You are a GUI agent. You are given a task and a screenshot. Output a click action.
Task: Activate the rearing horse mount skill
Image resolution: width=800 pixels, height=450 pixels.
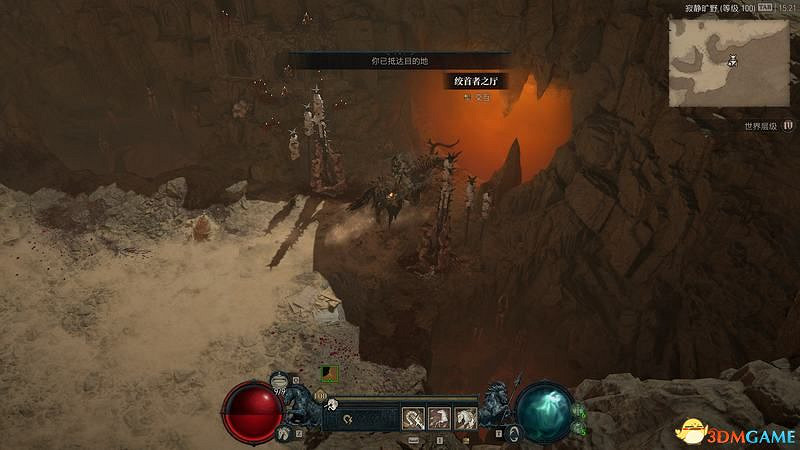tap(465, 418)
